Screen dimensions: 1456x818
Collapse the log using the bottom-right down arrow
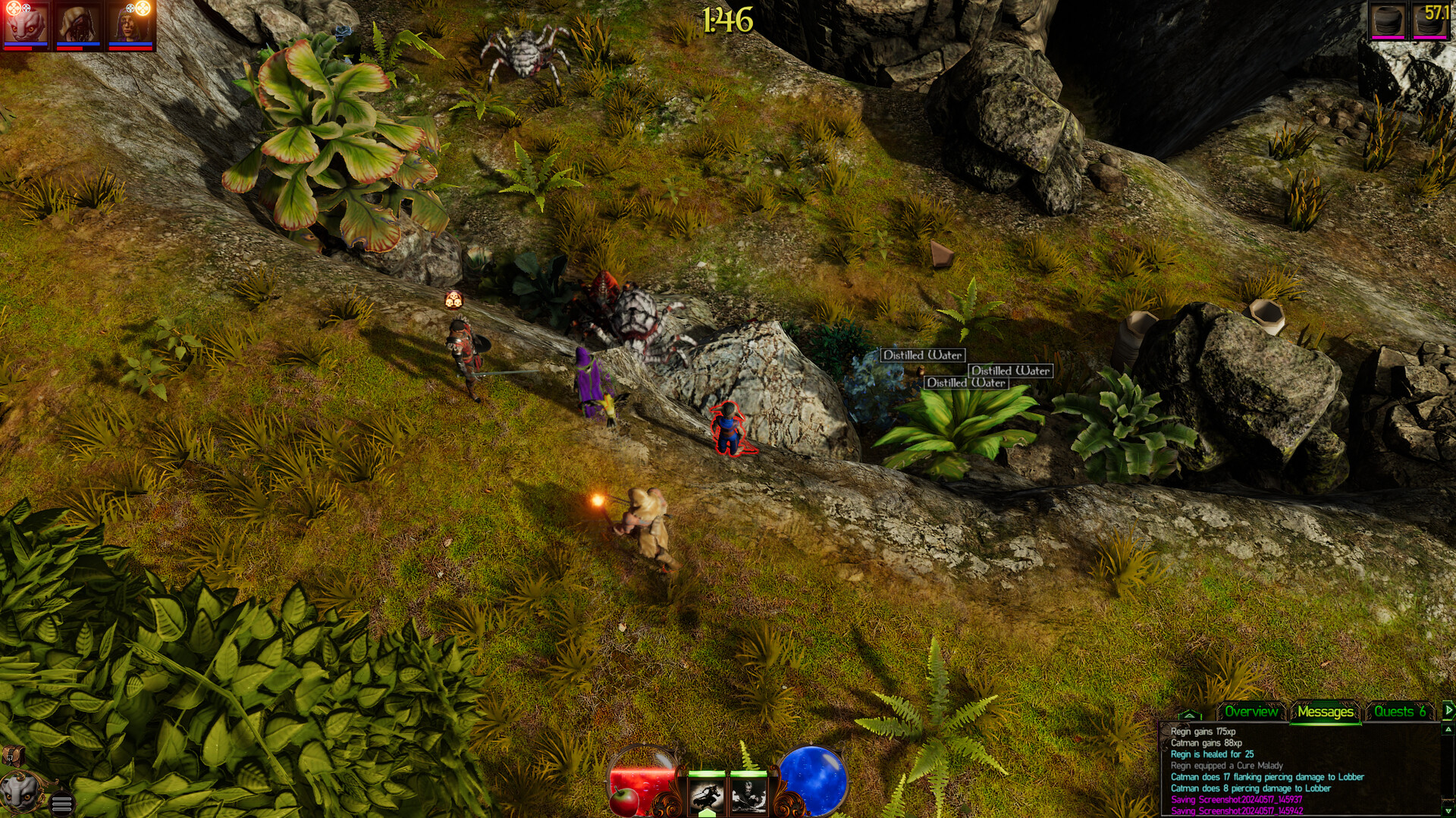pyautogui.click(x=1447, y=811)
